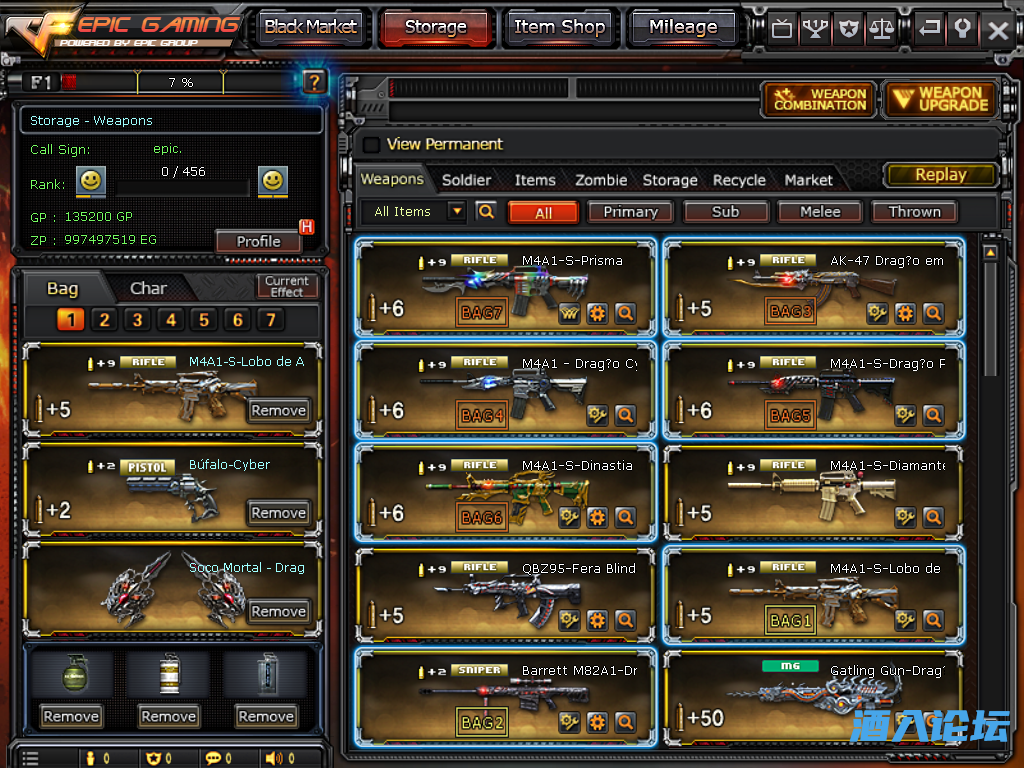Open Weapon Upgrade
Screen dimensions: 1024x768
940,99
